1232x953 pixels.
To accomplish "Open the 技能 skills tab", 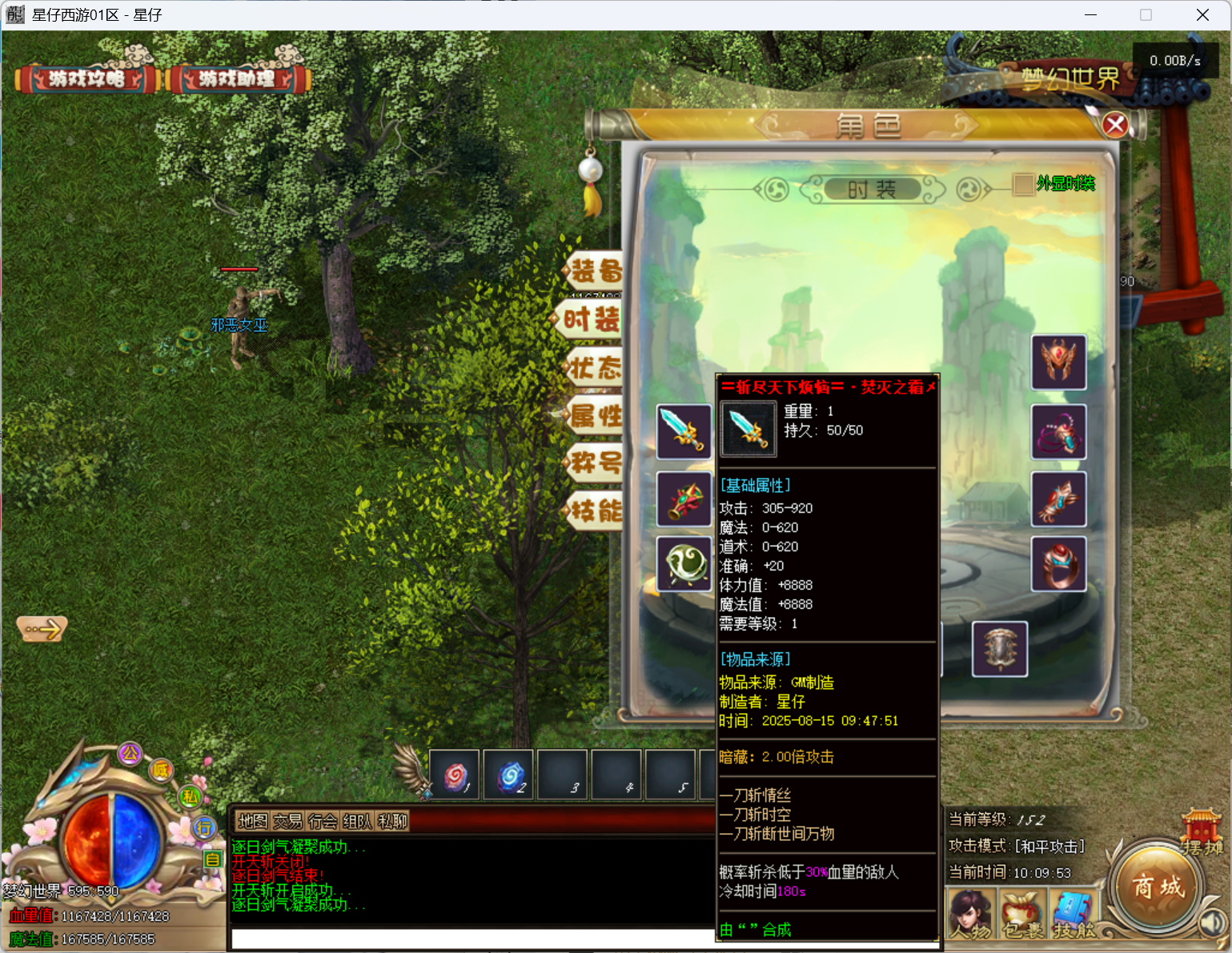I will (x=595, y=511).
